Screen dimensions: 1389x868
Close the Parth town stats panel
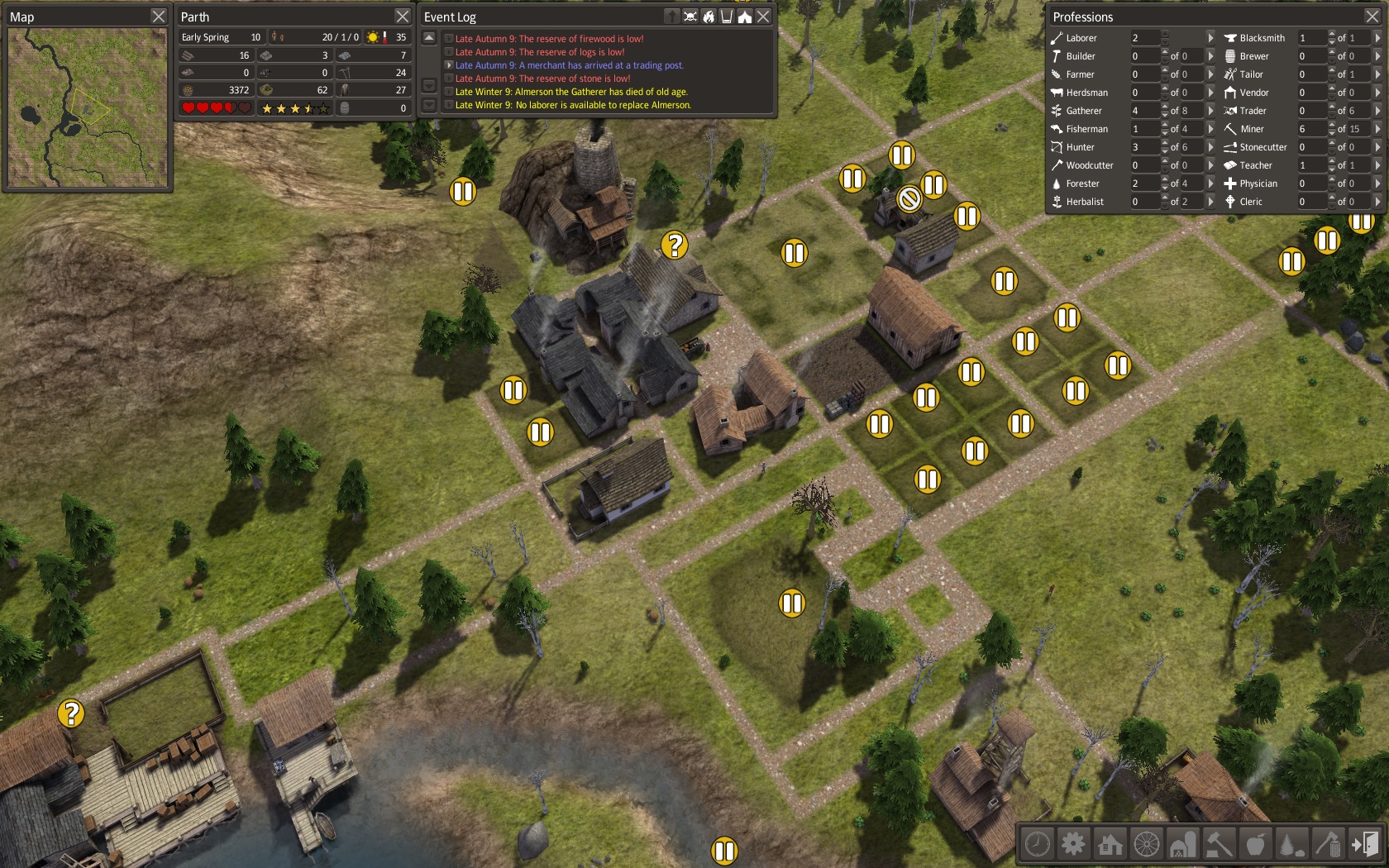(403, 17)
